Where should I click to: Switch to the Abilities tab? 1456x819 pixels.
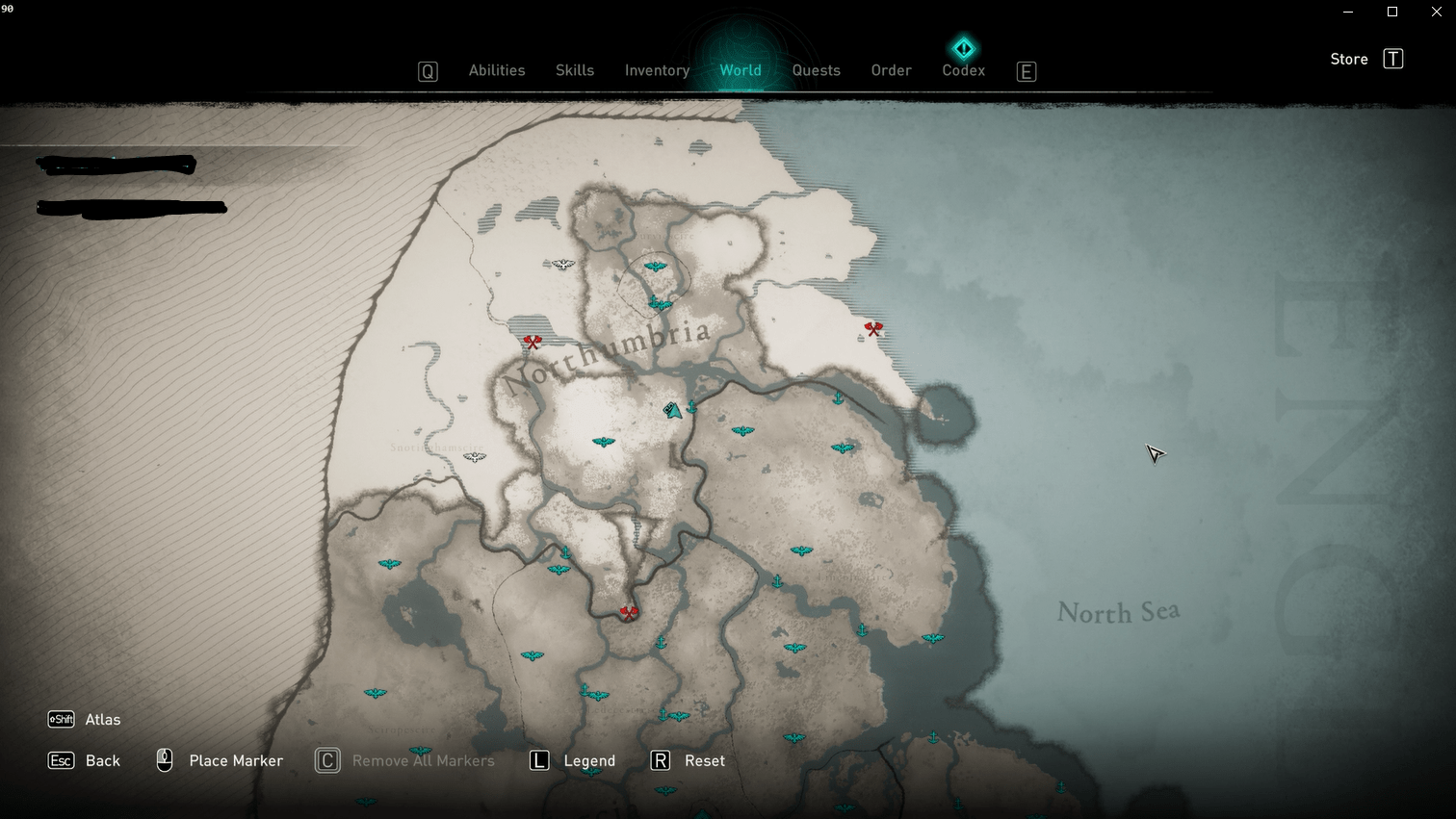point(497,70)
